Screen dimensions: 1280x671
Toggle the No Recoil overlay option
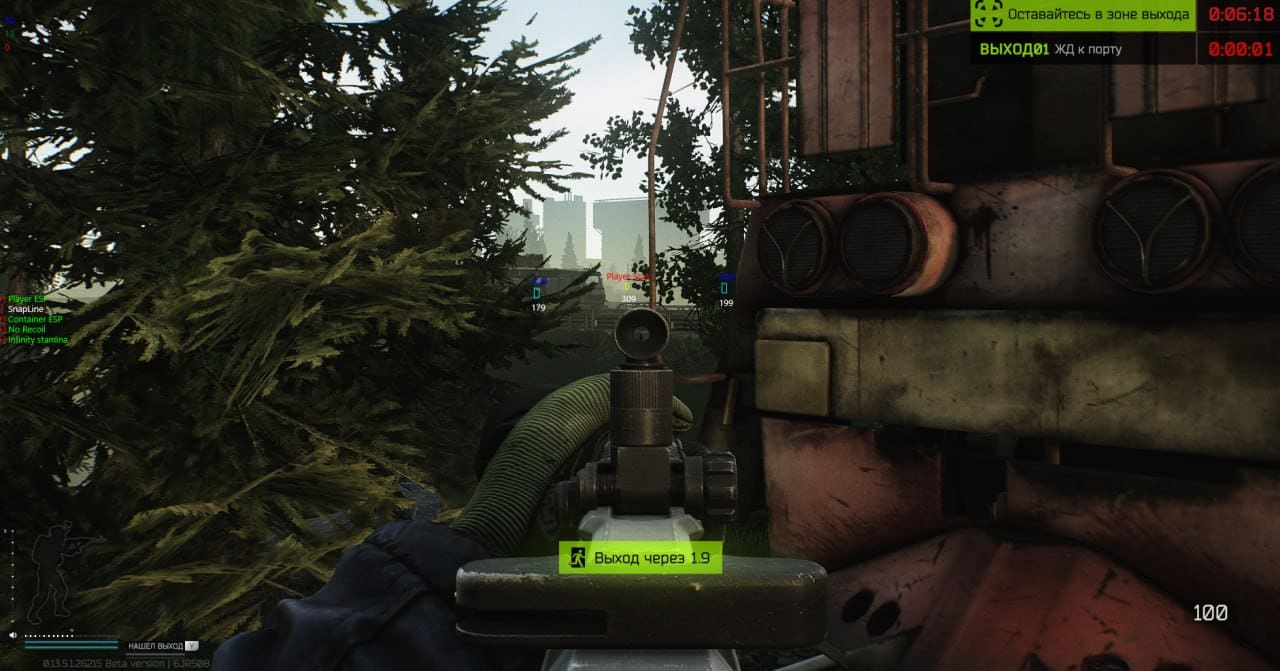click(27, 329)
